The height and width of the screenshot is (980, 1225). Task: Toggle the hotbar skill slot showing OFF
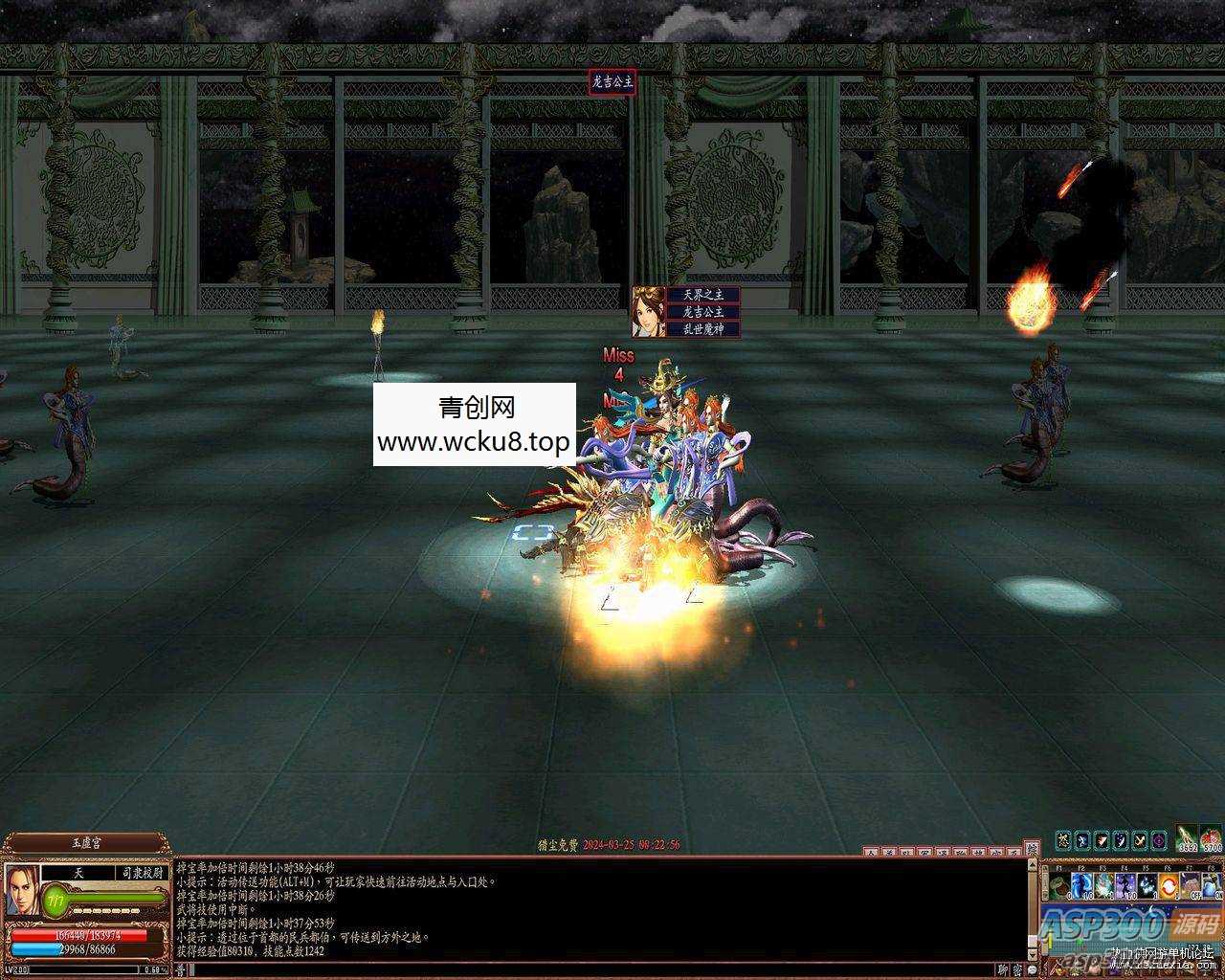(1191, 884)
